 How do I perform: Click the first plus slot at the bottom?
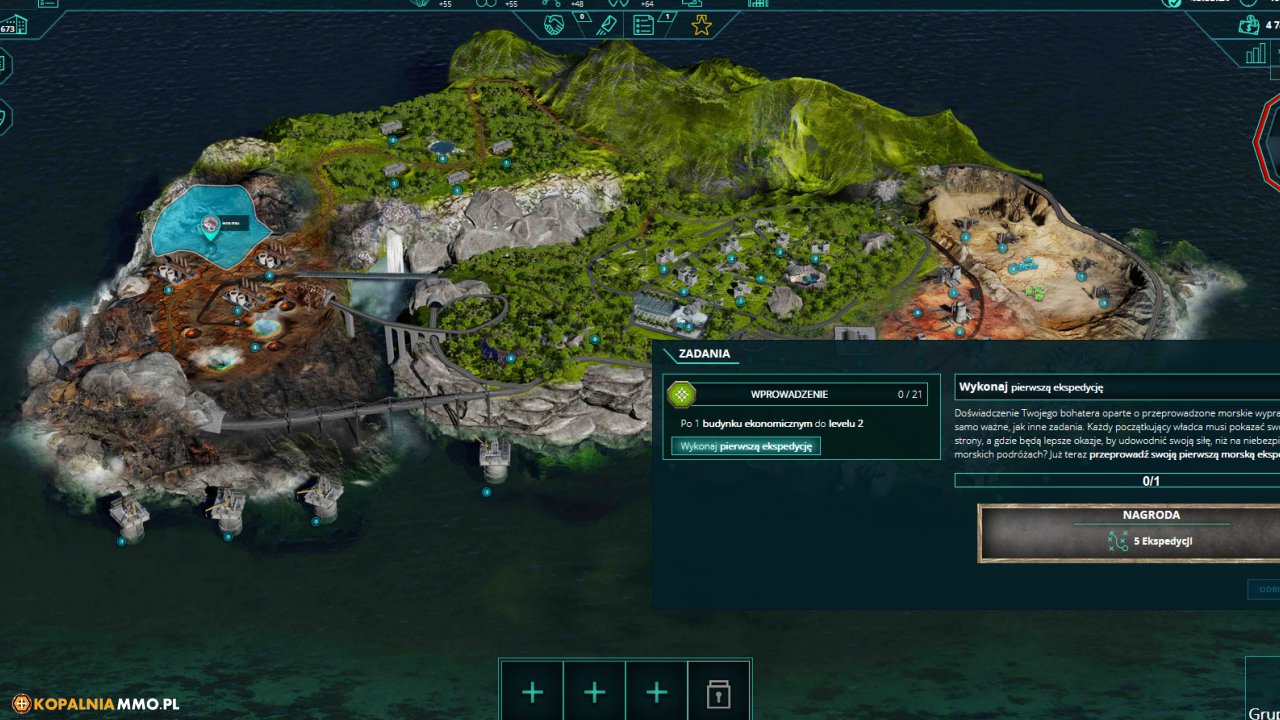click(x=532, y=691)
